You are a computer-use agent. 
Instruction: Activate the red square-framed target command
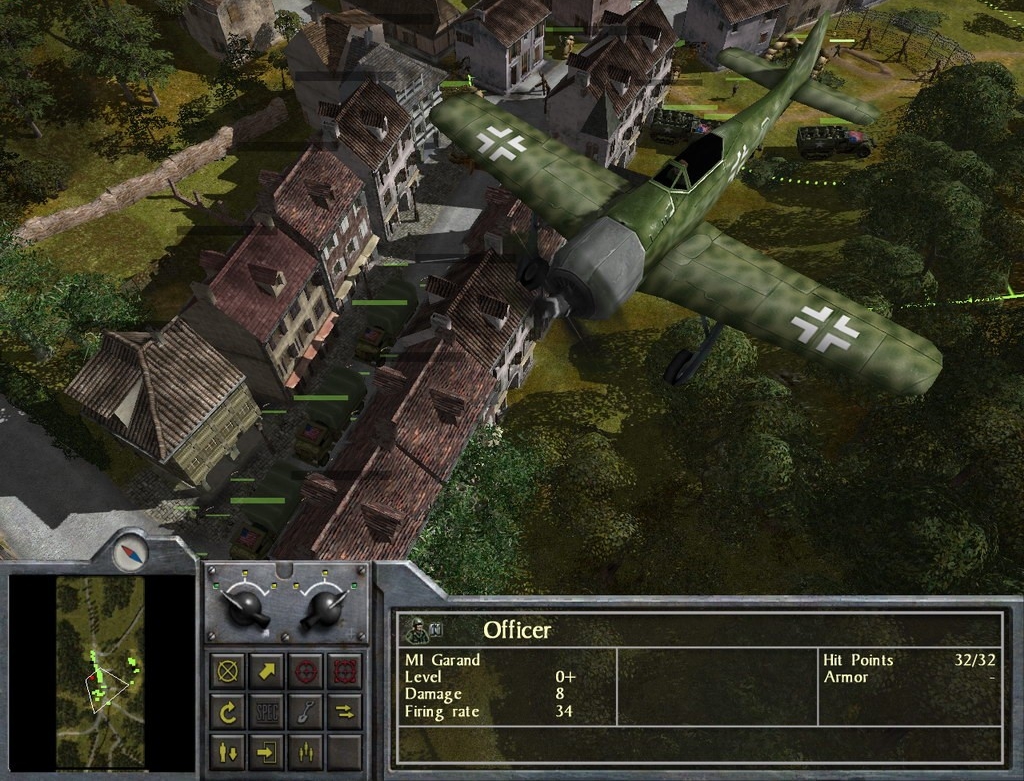(x=344, y=670)
